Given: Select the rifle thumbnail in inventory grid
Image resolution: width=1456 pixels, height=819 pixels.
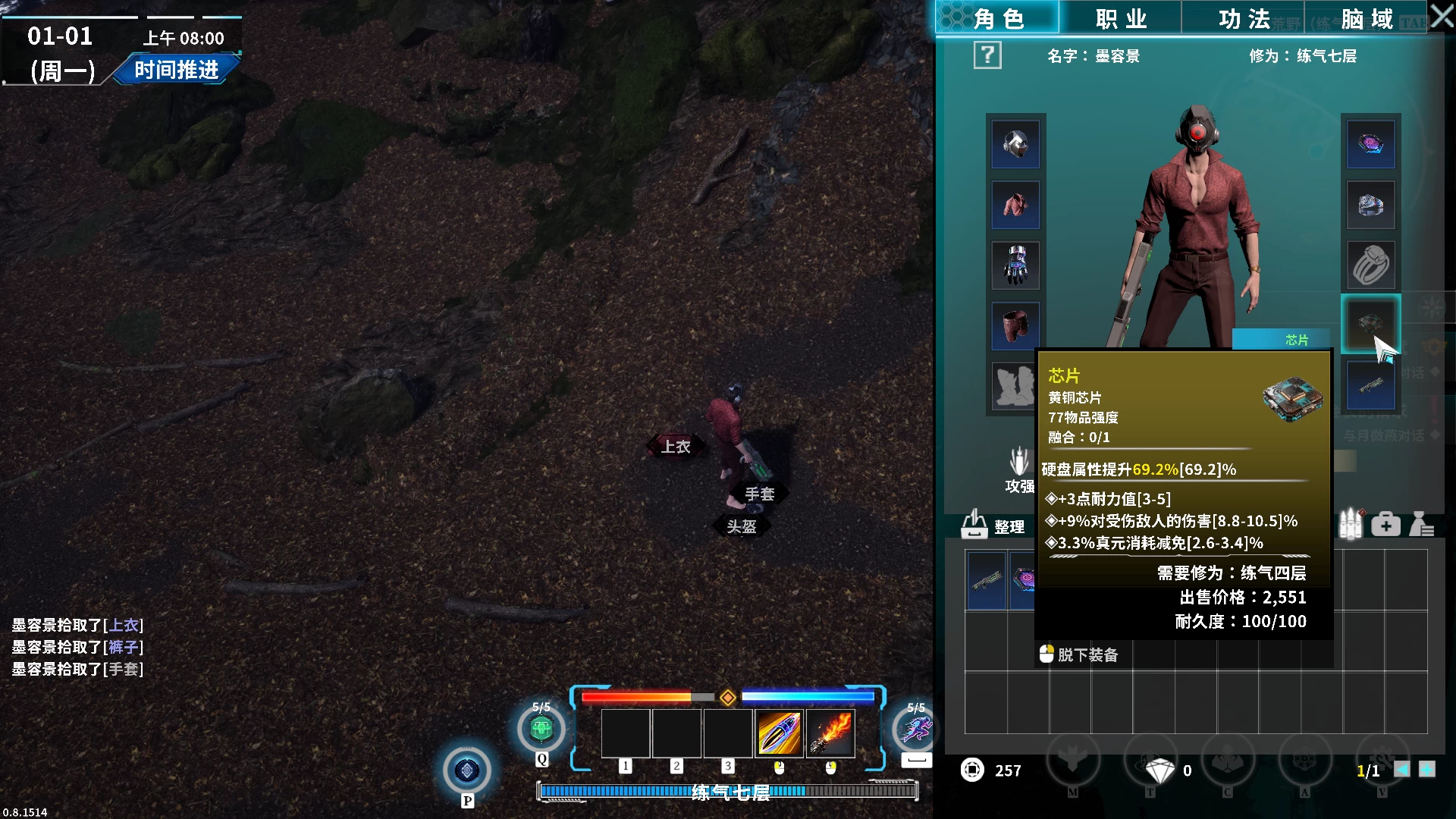Looking at the screenshot, I should click(987, 581).
